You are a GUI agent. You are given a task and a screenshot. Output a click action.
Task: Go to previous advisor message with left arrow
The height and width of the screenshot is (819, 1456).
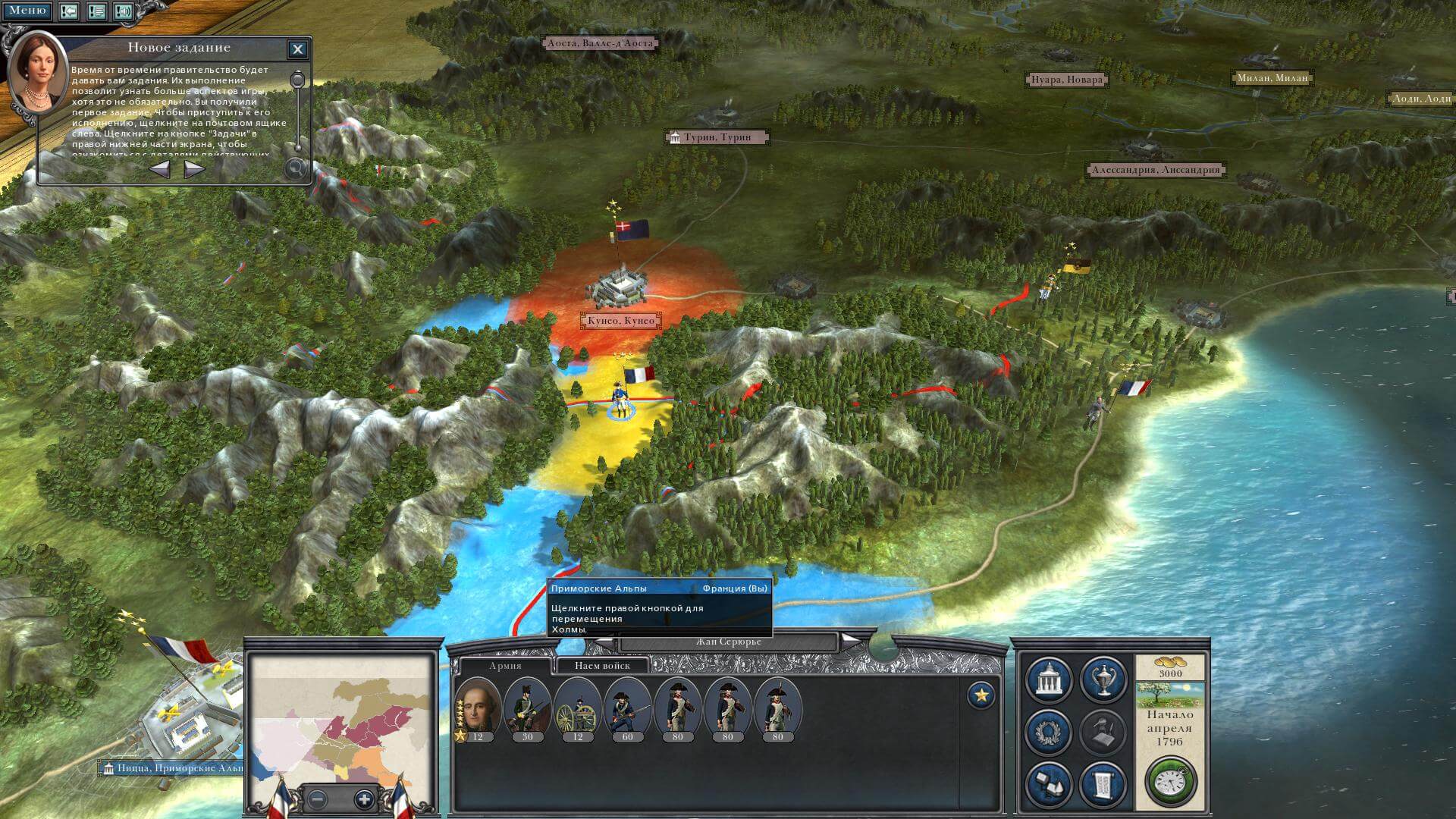159,169
